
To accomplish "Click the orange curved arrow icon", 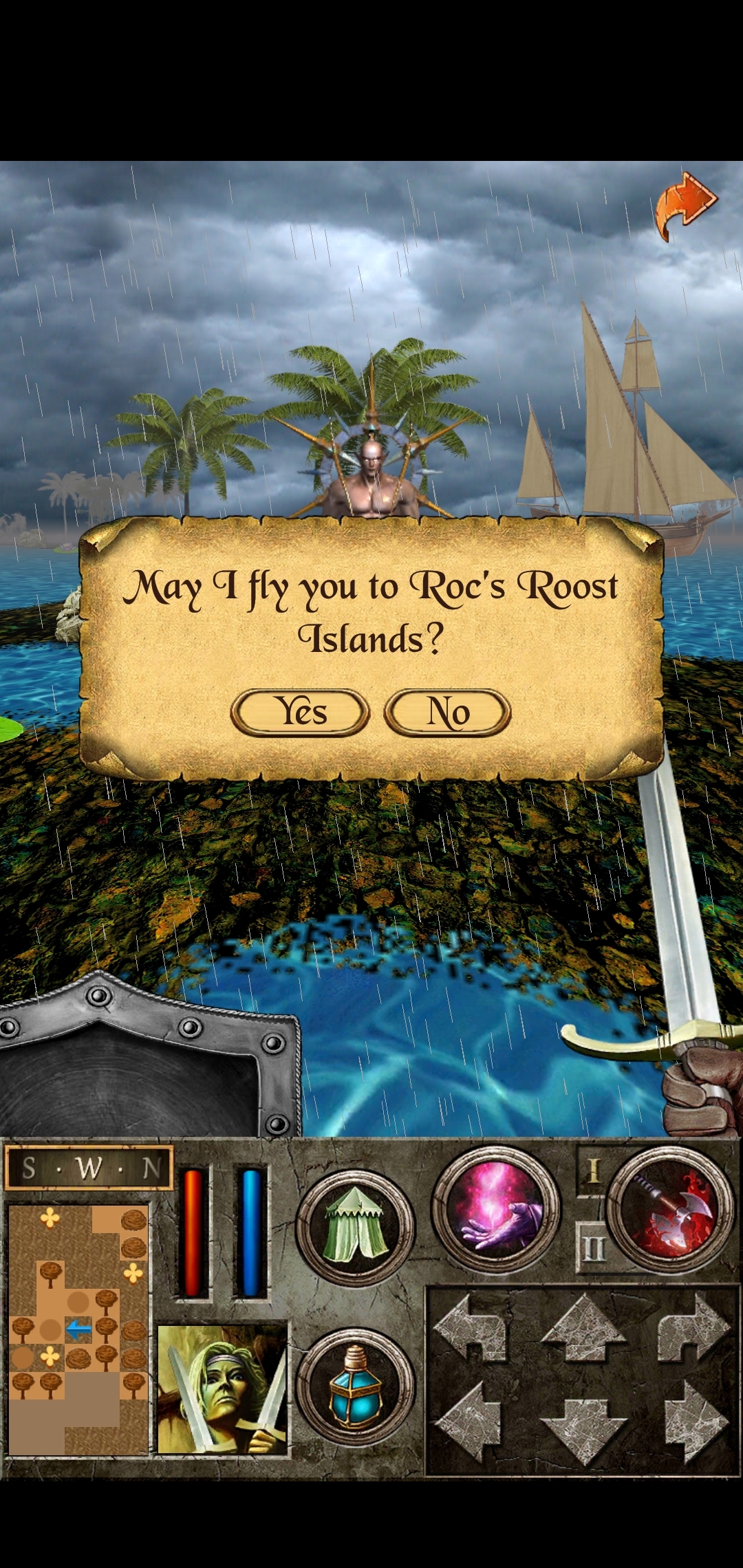I will pyautogui.click(x=685, y=206).
